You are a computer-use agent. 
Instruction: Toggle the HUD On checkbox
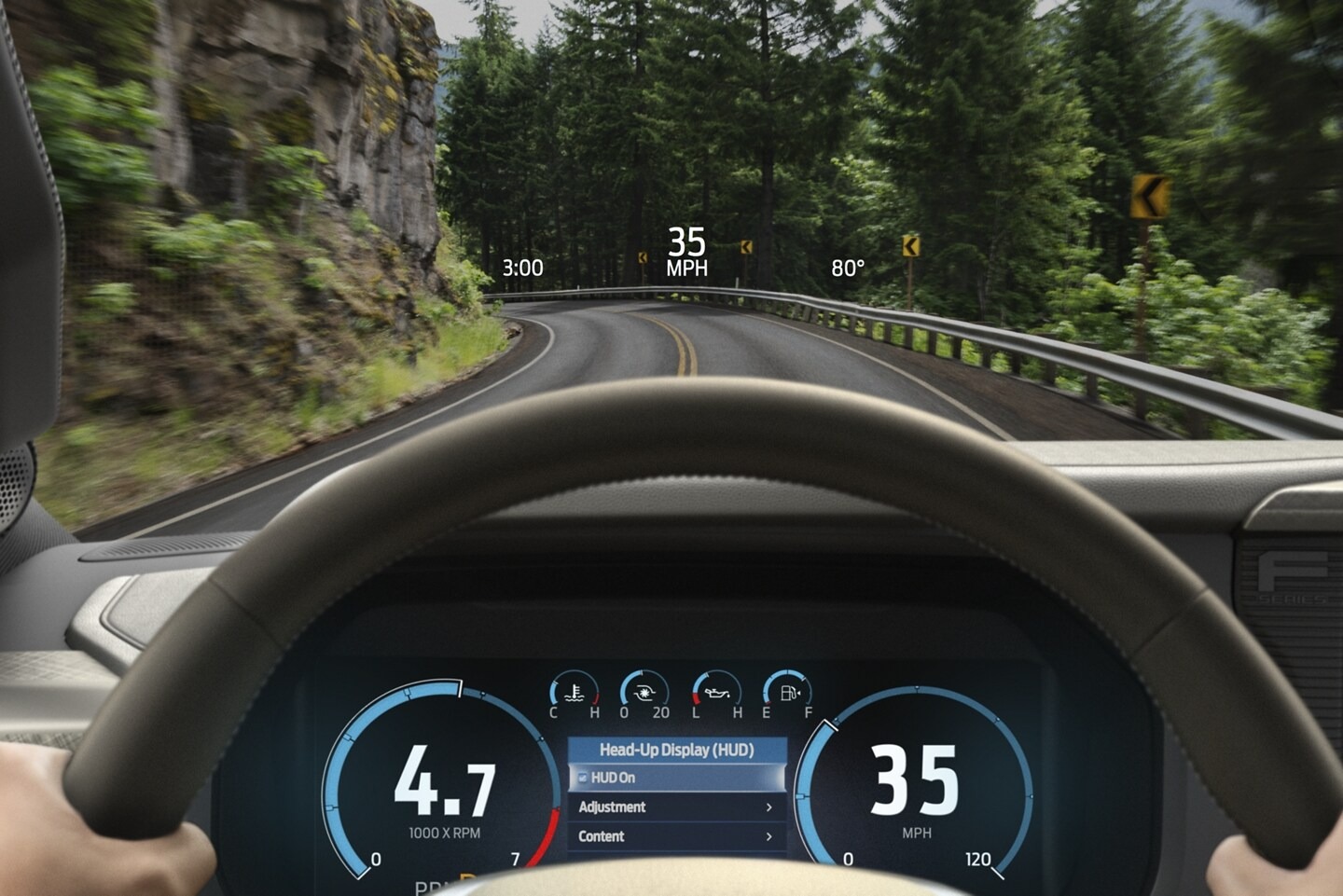(x=582, y=777)
